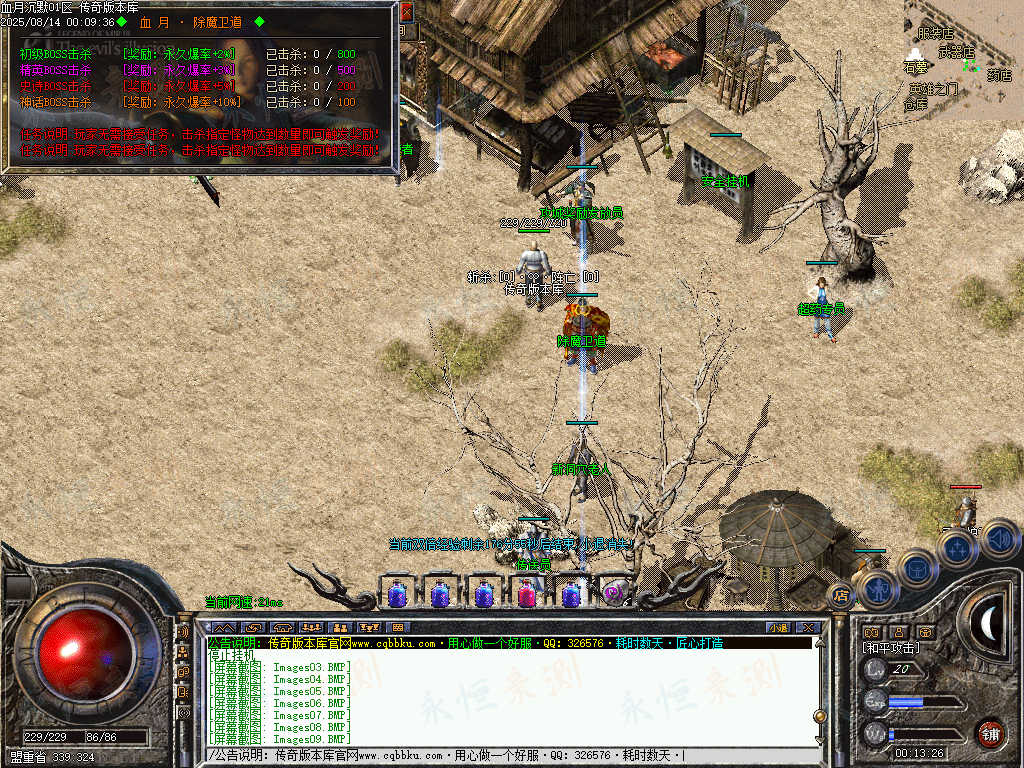Click the 小退 logout button
Screen dimensions: 1024x768
pos(778,627)
